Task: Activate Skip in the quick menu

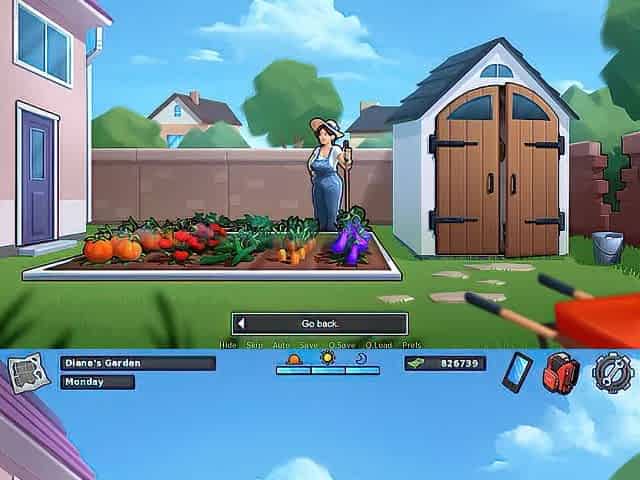Action: pyautogui.click(x=255, y=345)
